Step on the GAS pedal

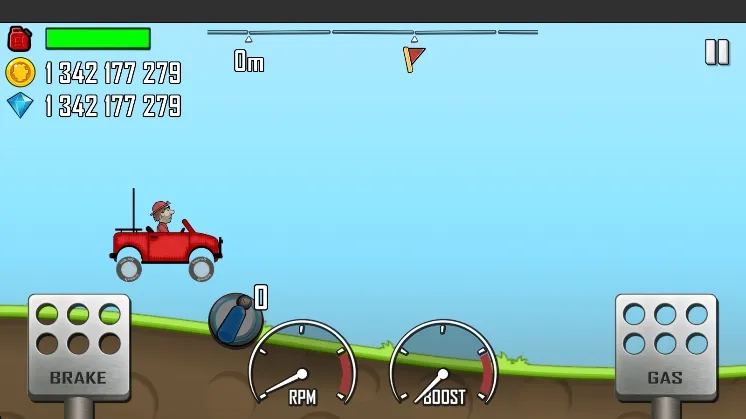pyautogui.click(x=665, y=345)
